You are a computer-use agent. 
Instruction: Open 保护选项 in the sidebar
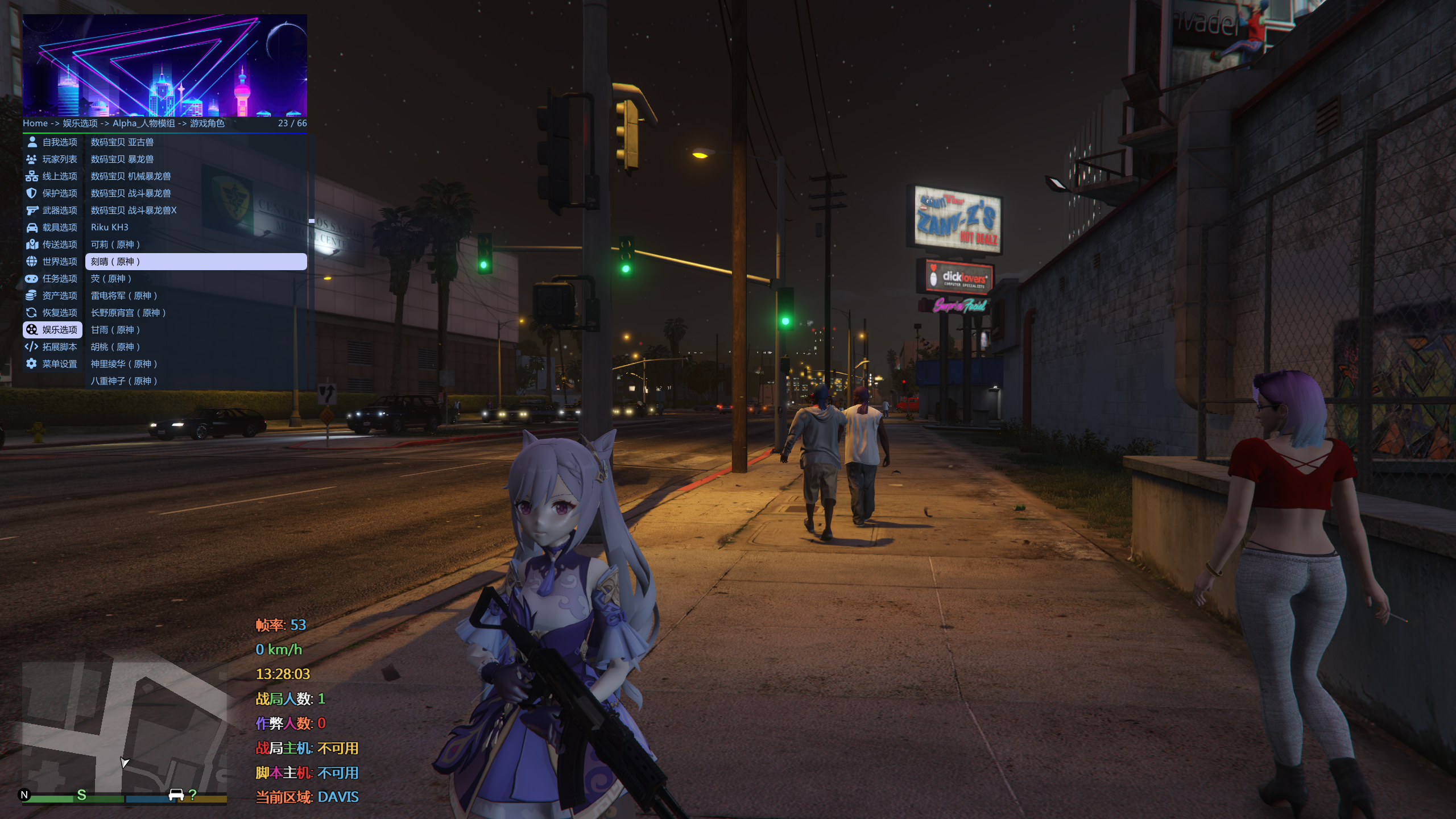[x=52, y=193]
